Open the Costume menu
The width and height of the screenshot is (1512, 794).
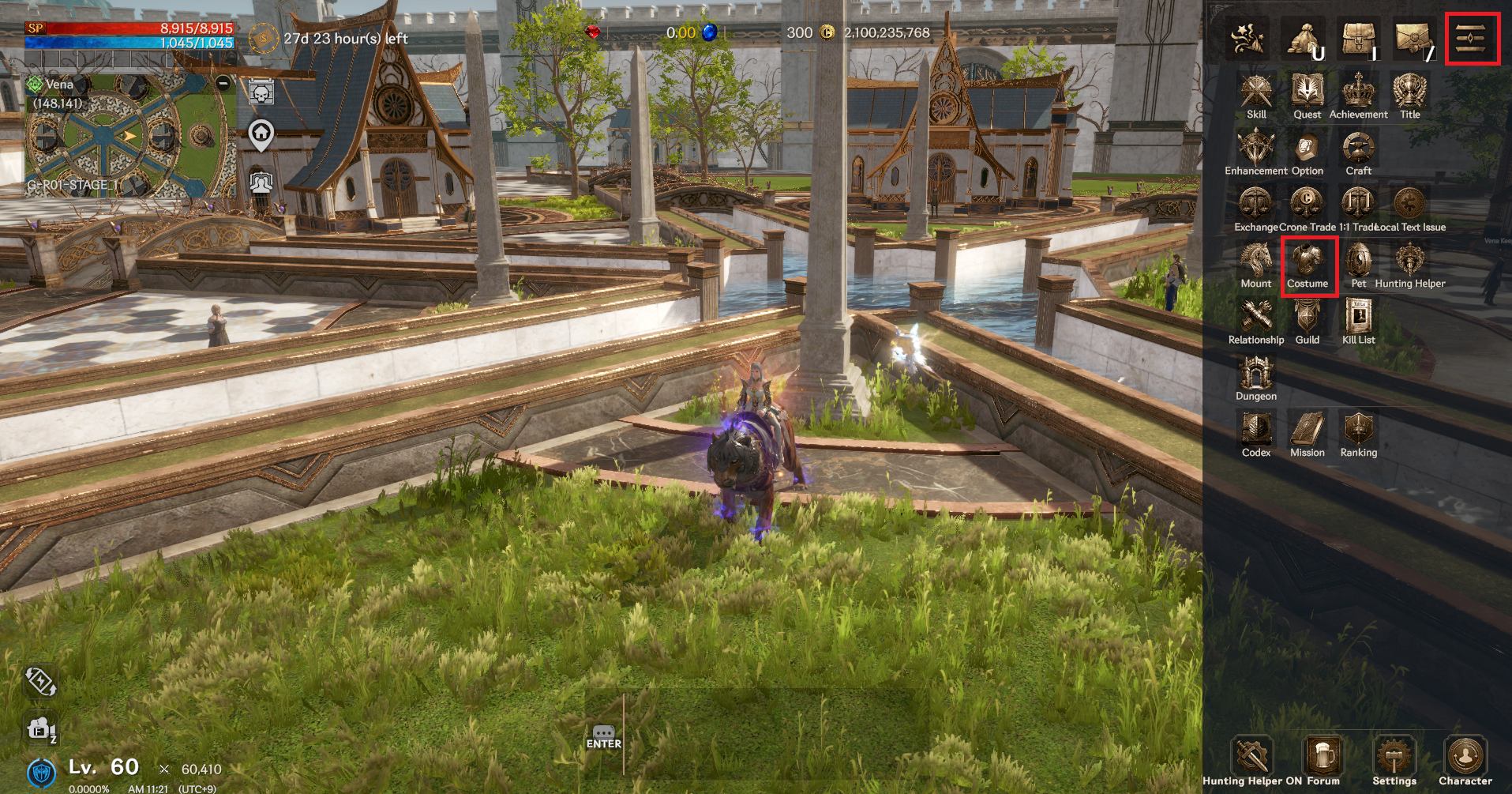tap(1308, 263)
